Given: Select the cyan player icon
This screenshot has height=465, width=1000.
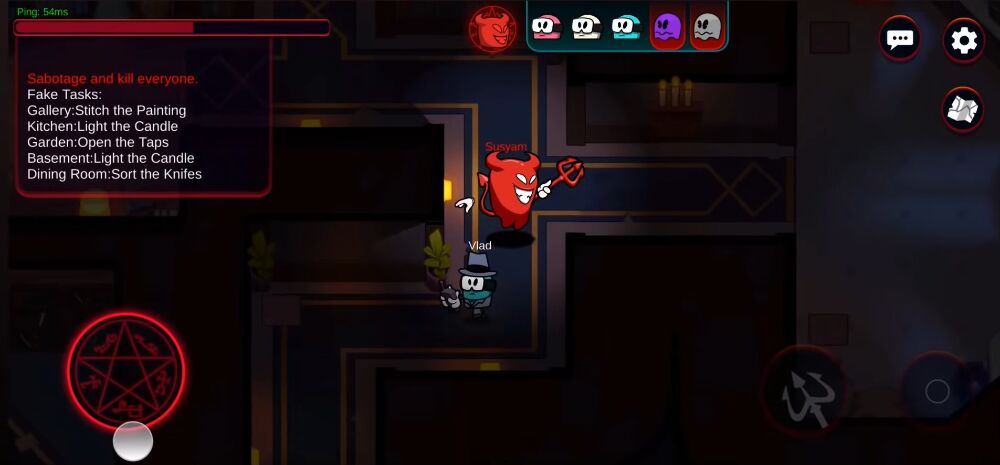Looking at the screenshot, I should click(626, 27).
